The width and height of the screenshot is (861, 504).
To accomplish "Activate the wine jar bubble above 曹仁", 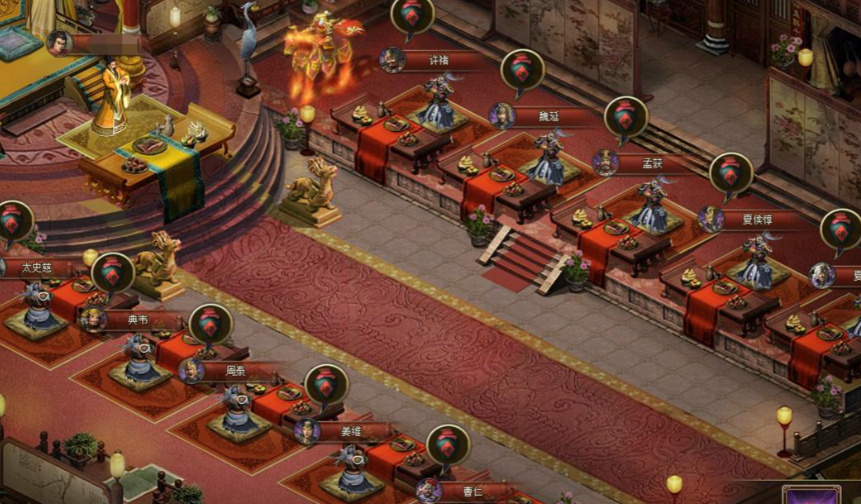I will click(448, 445).
